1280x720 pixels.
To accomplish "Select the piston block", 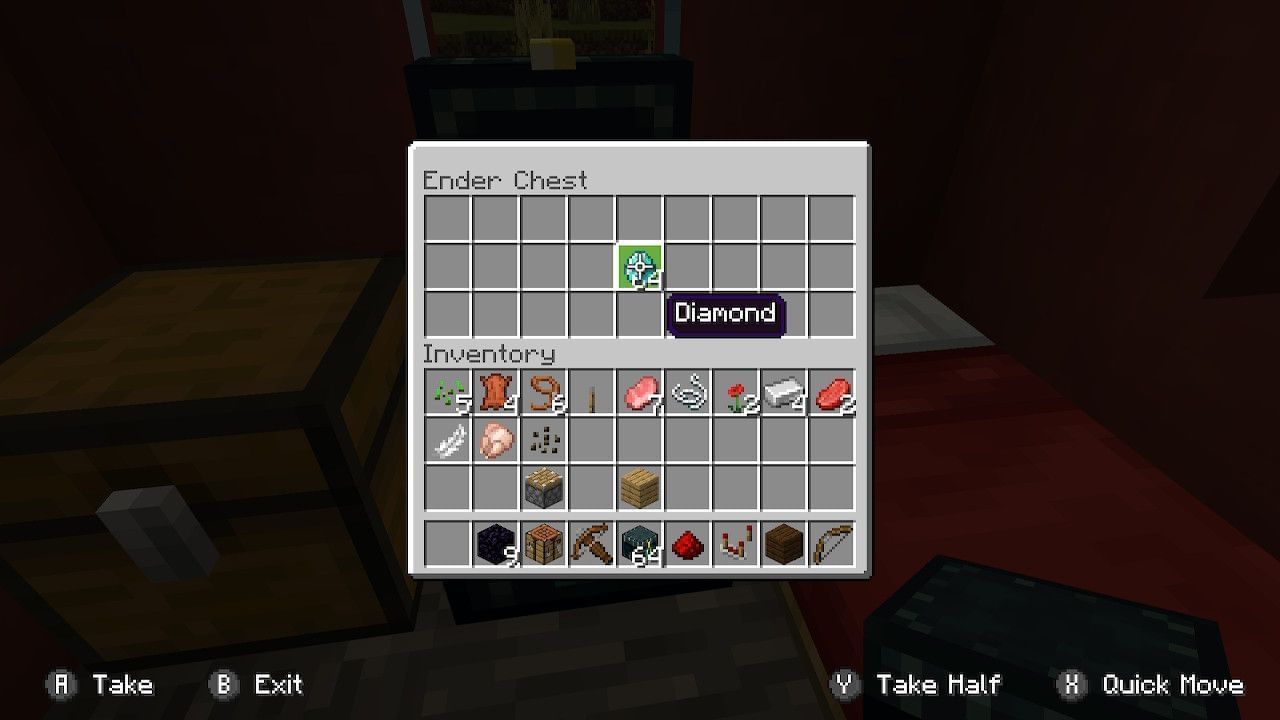I will point(543,487).
